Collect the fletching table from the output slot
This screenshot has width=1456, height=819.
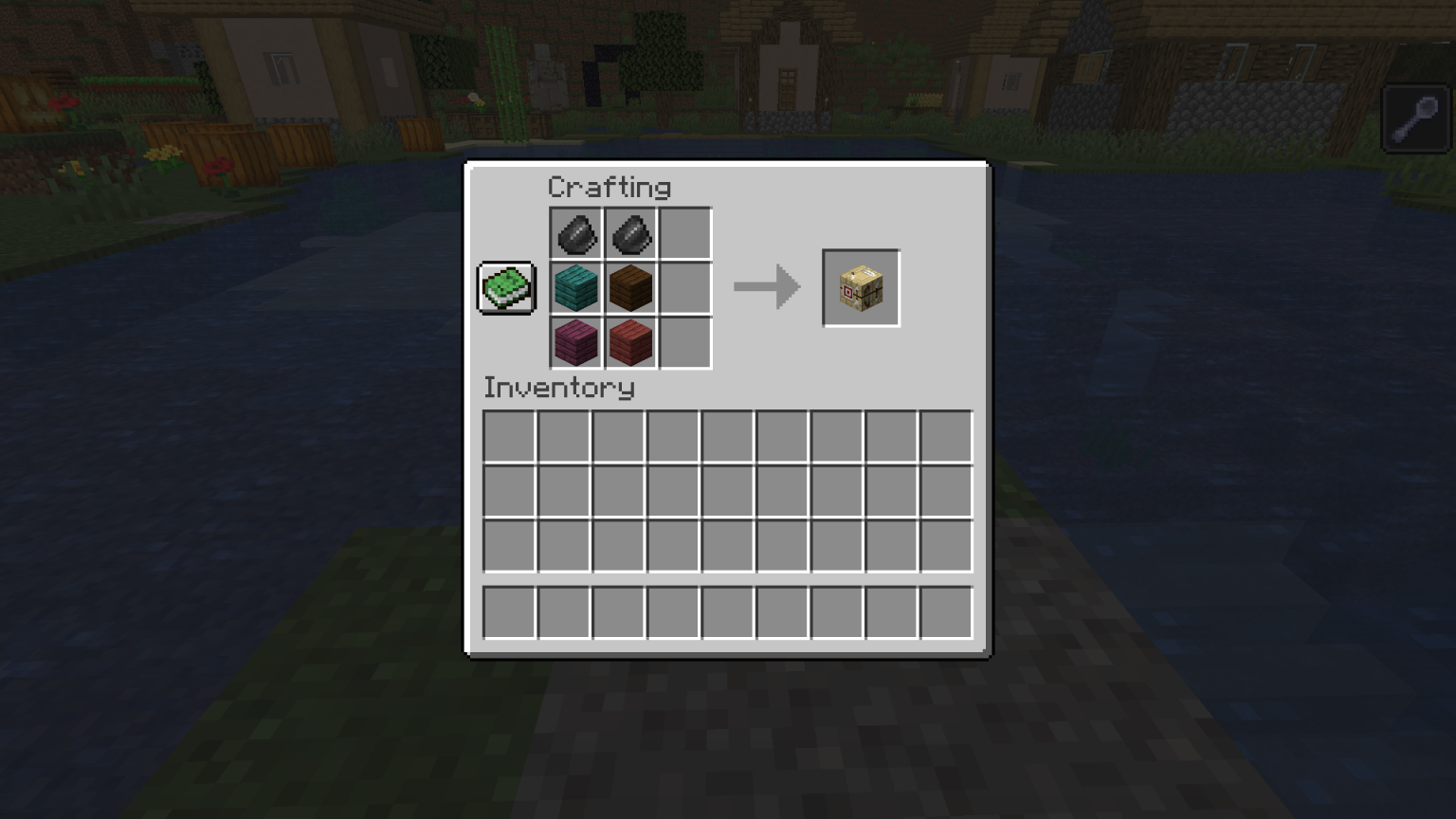(x=860, y=287)
